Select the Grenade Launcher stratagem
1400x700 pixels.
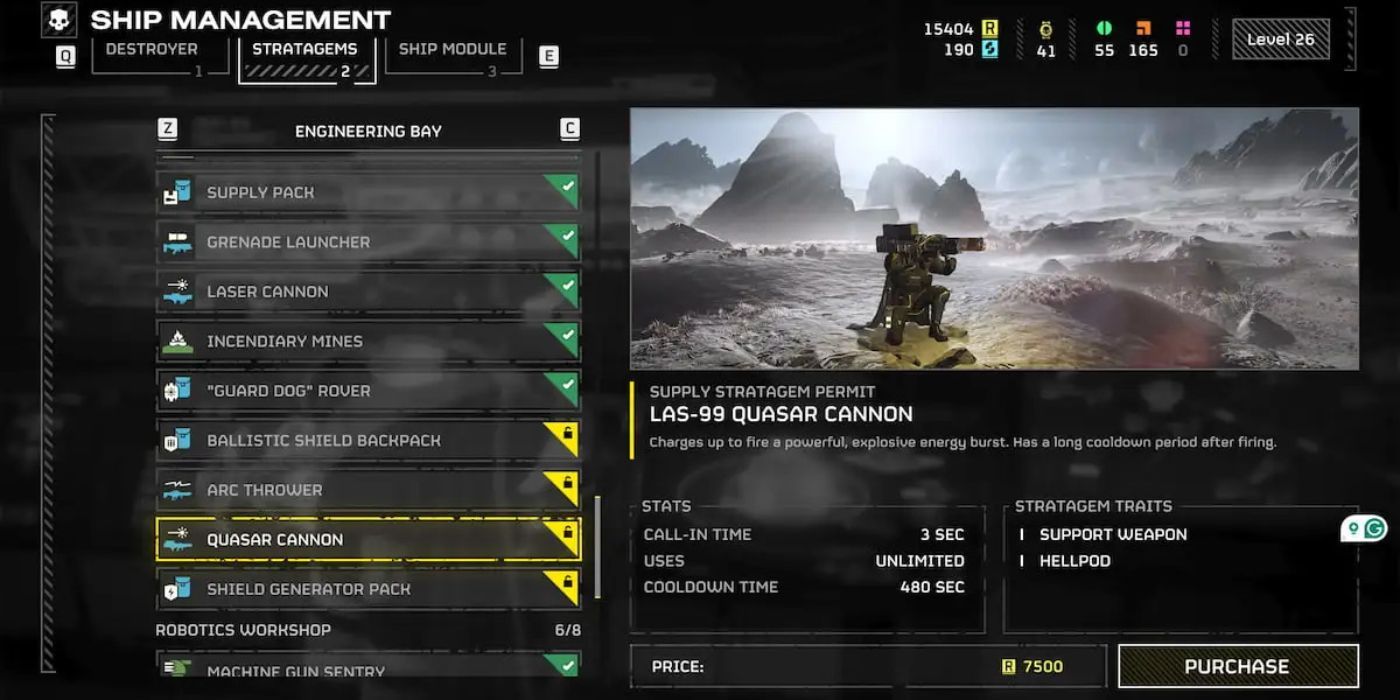(x=368, y=242)
